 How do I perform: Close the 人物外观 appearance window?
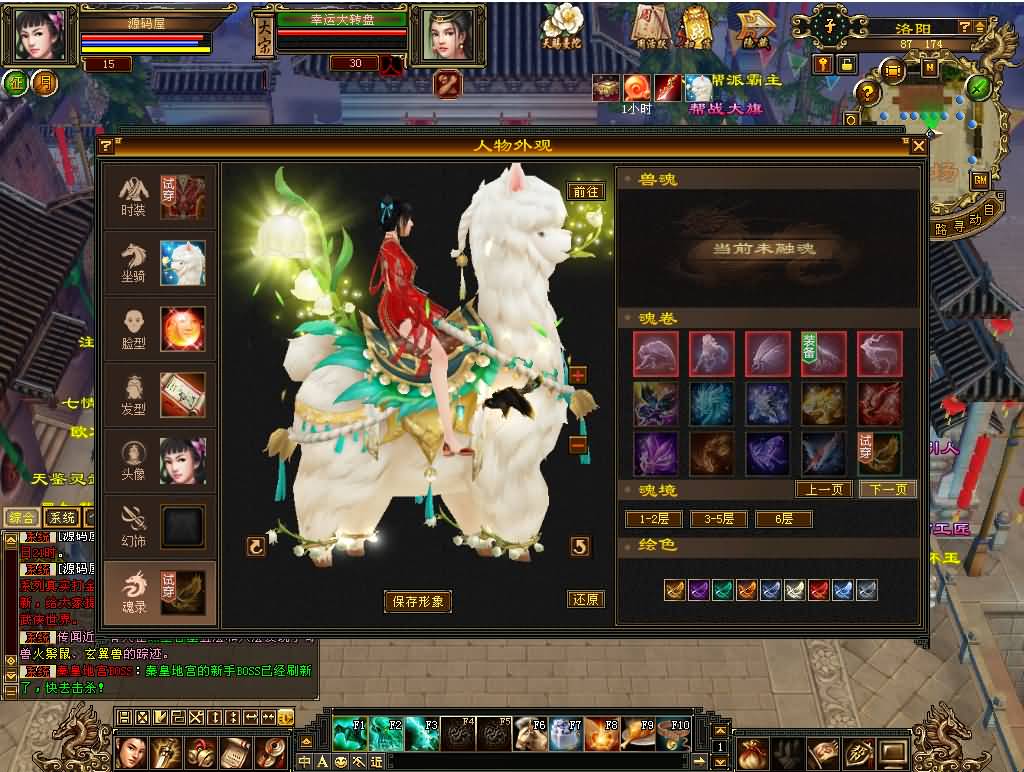point(919,146)
